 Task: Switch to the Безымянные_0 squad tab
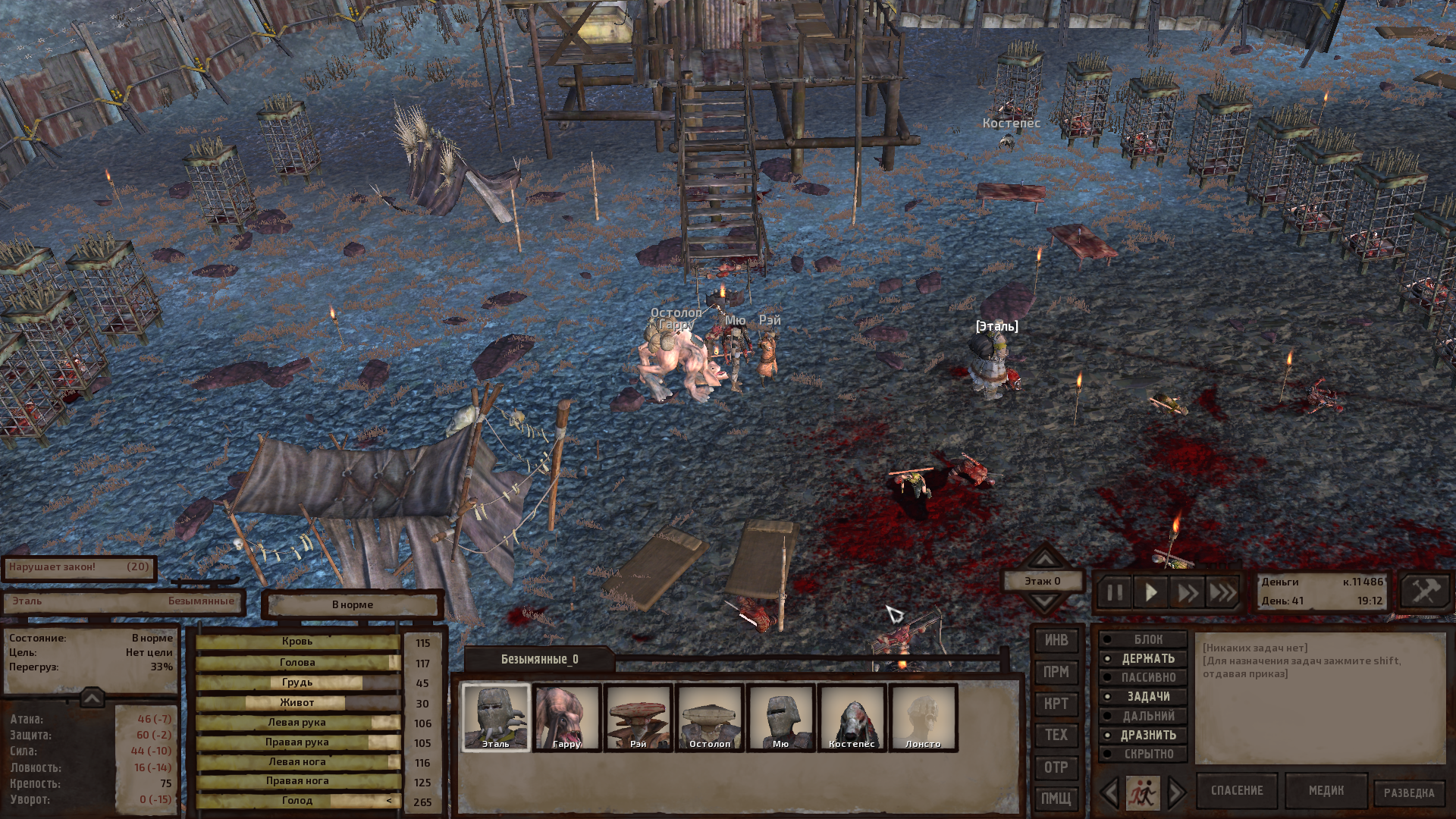(539, 659)
